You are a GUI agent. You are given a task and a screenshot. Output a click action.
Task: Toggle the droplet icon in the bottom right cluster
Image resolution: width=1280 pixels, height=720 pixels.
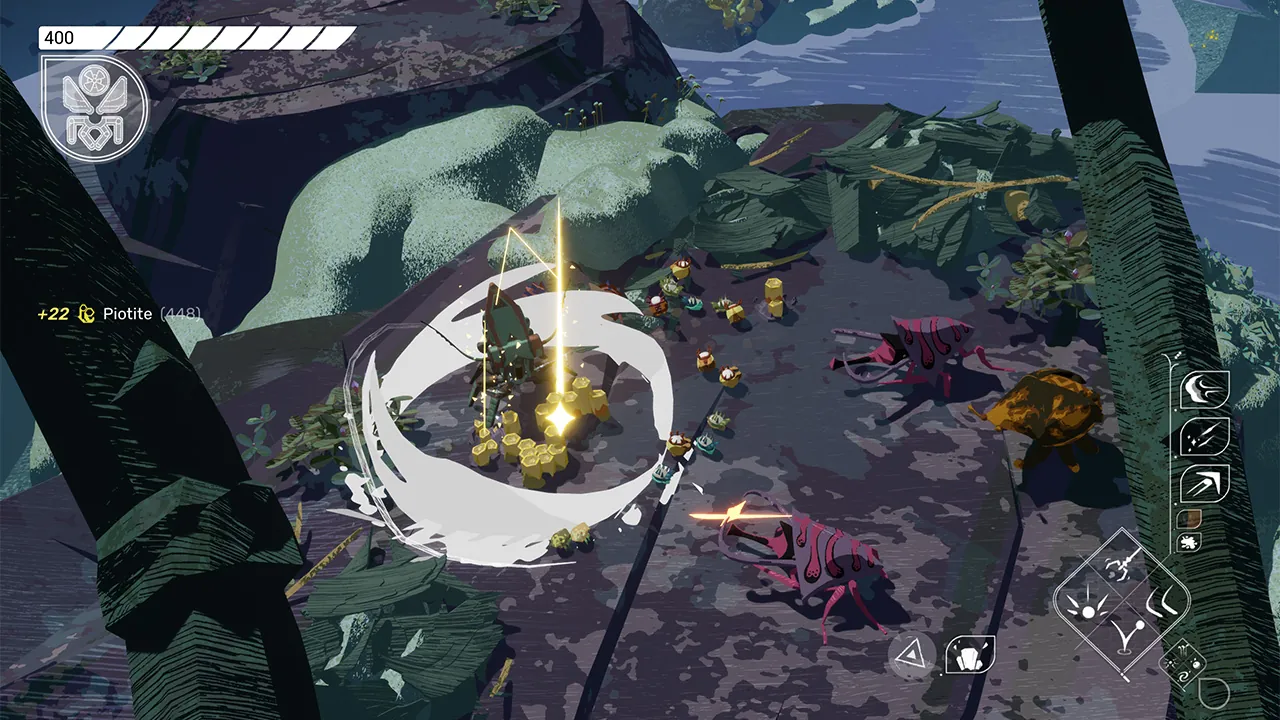(x=1195, y=662)
